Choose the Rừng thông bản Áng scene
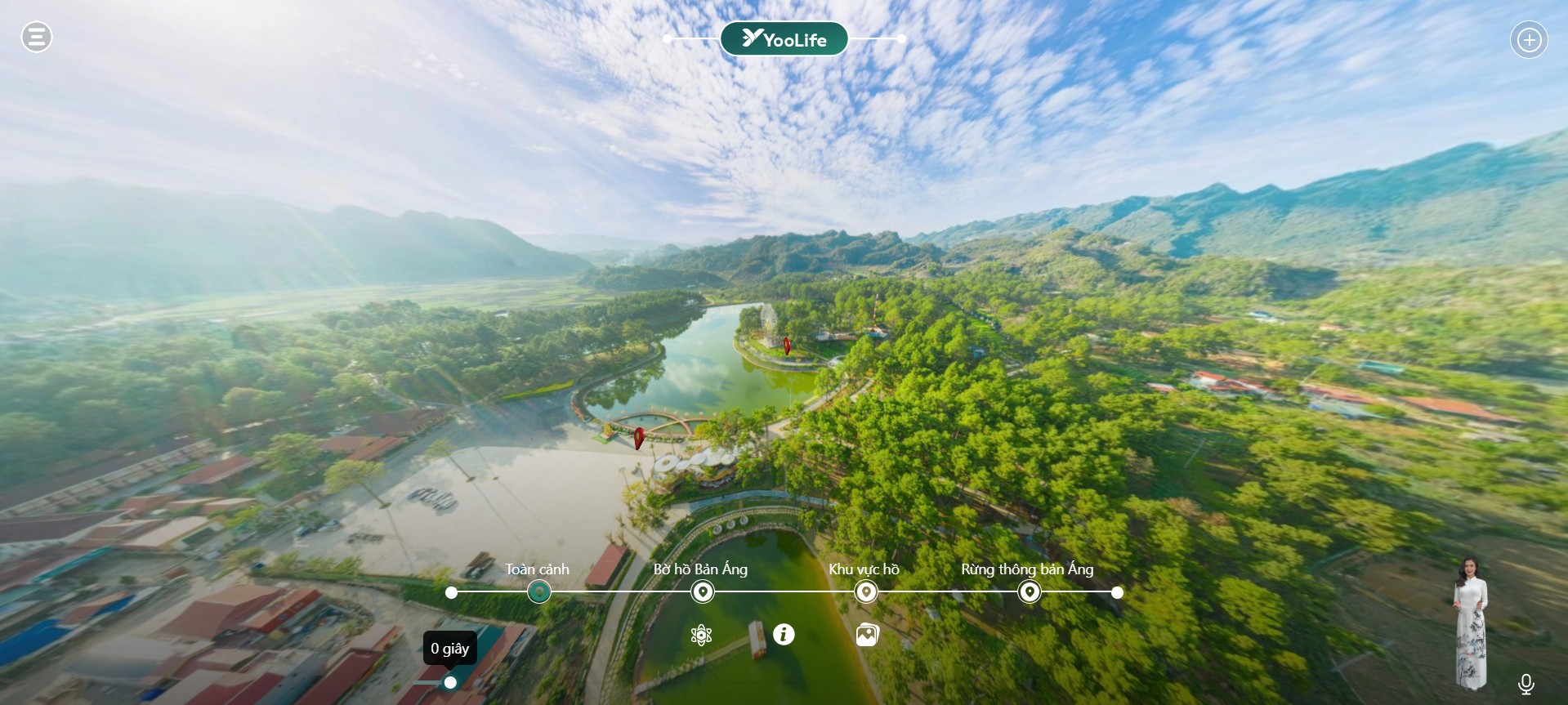The height and width of the screenshot is (705, 1568). [1030, 591]
